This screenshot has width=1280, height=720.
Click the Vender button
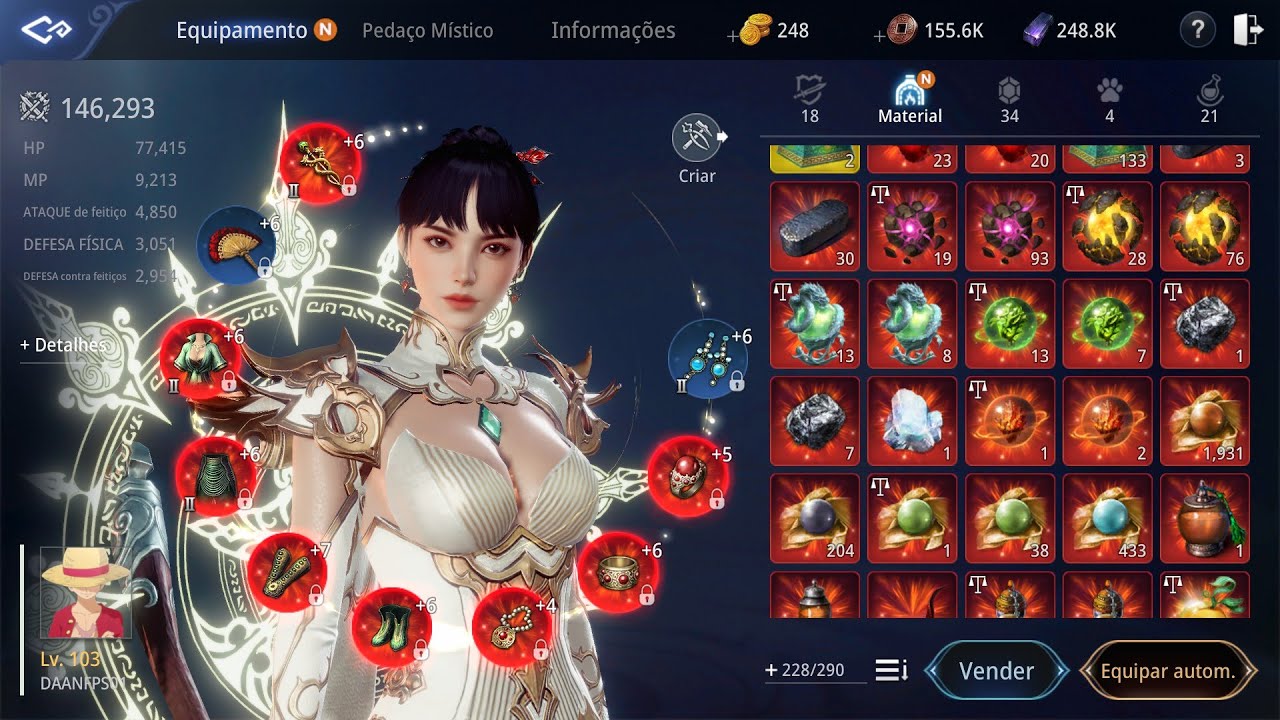[996, 671]
